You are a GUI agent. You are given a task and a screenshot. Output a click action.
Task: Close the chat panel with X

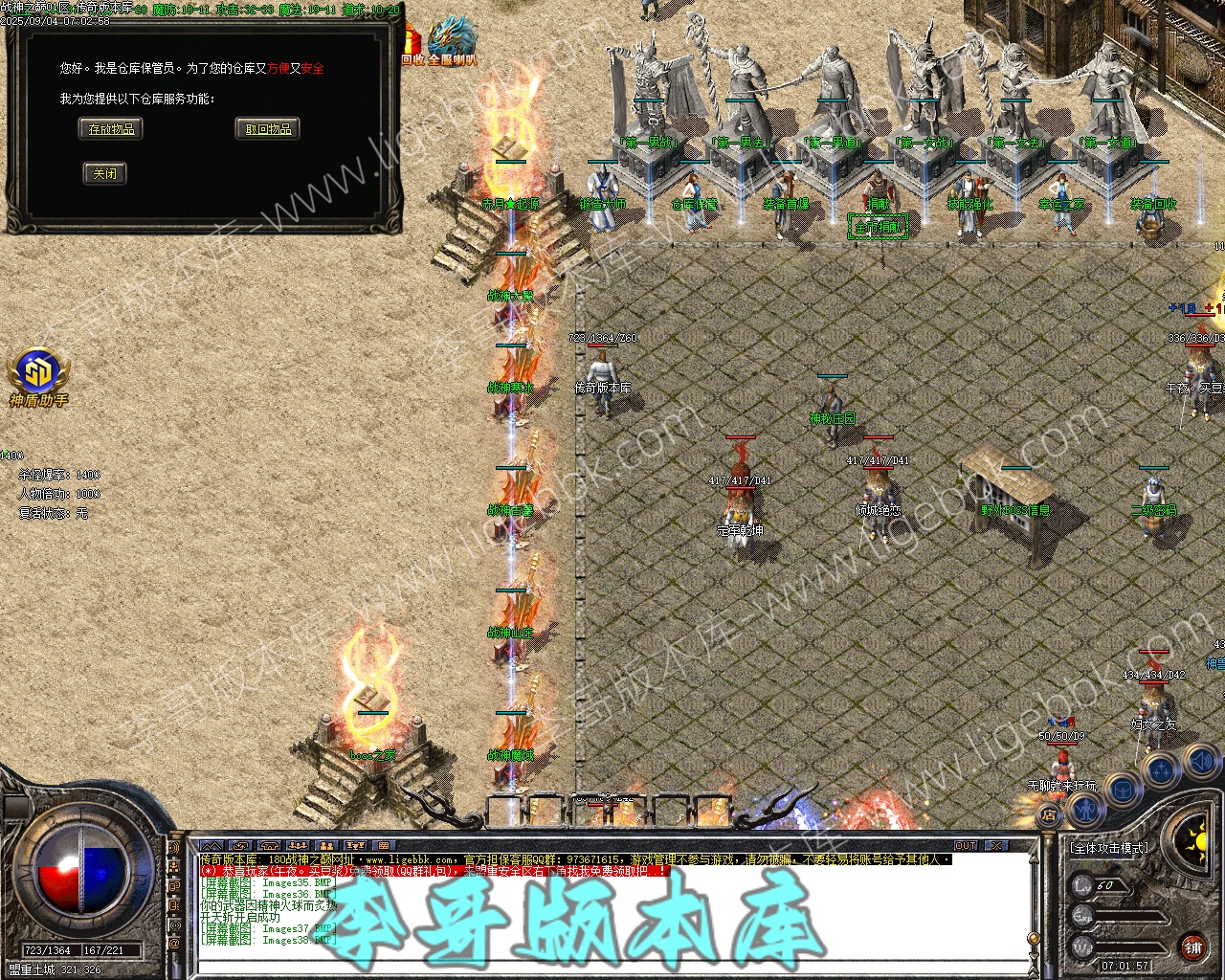(x=996, y=846)
